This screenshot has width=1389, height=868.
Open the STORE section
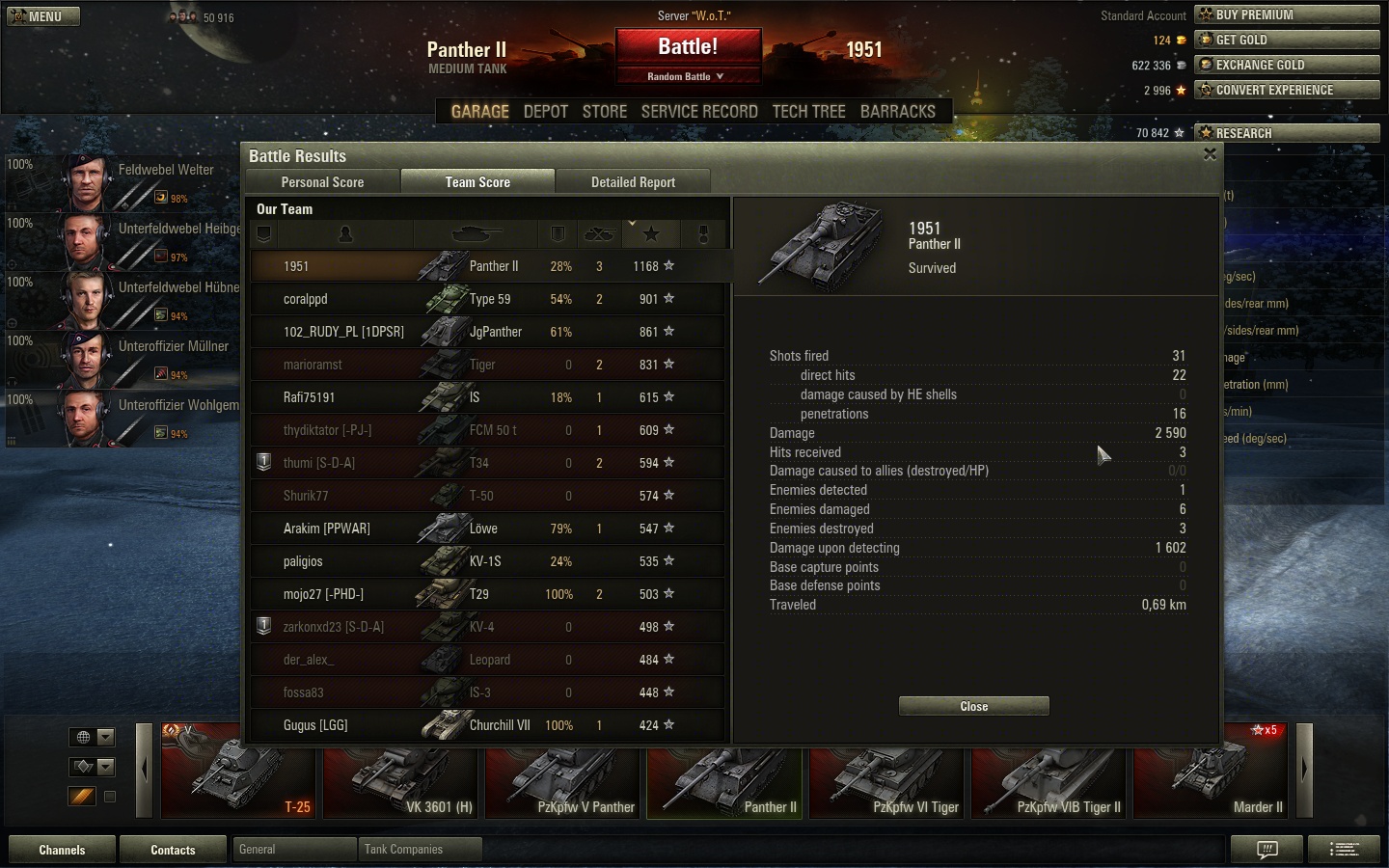click(x=605, y=112)
